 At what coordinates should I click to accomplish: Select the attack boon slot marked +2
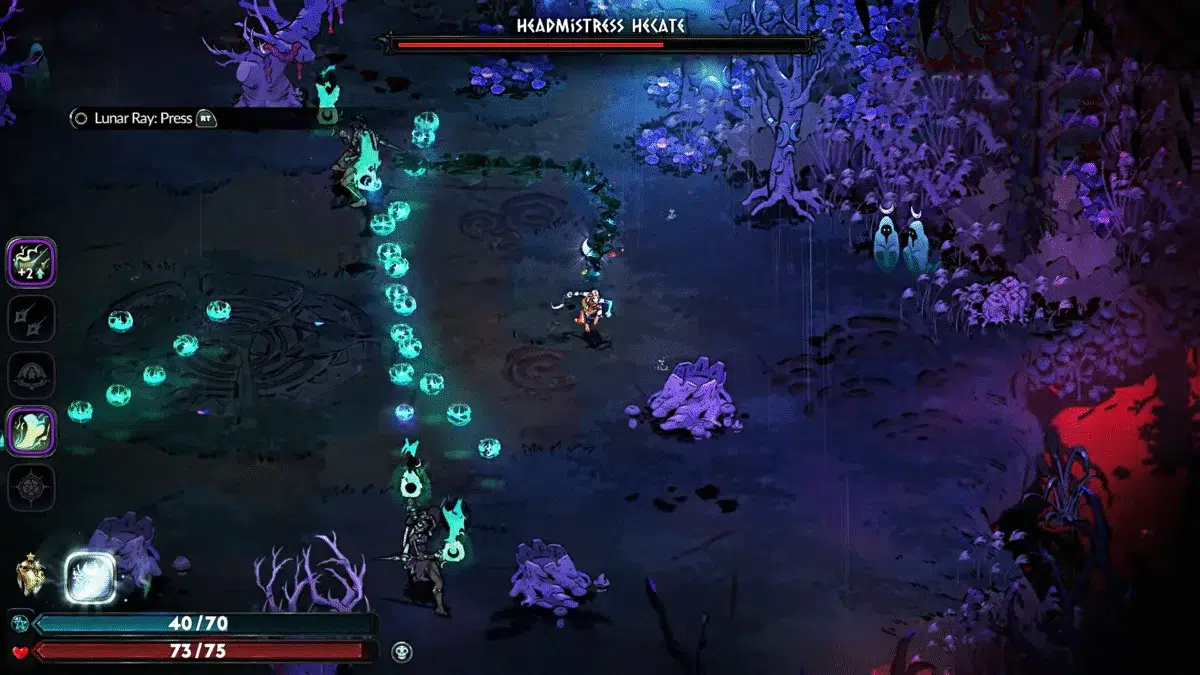coord(33,262)
